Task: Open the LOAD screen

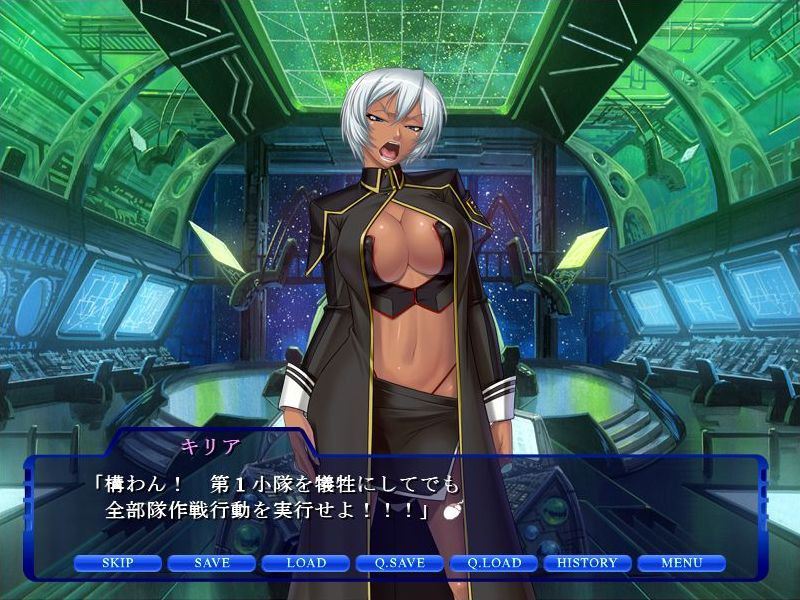Action: tap(306, 563)
